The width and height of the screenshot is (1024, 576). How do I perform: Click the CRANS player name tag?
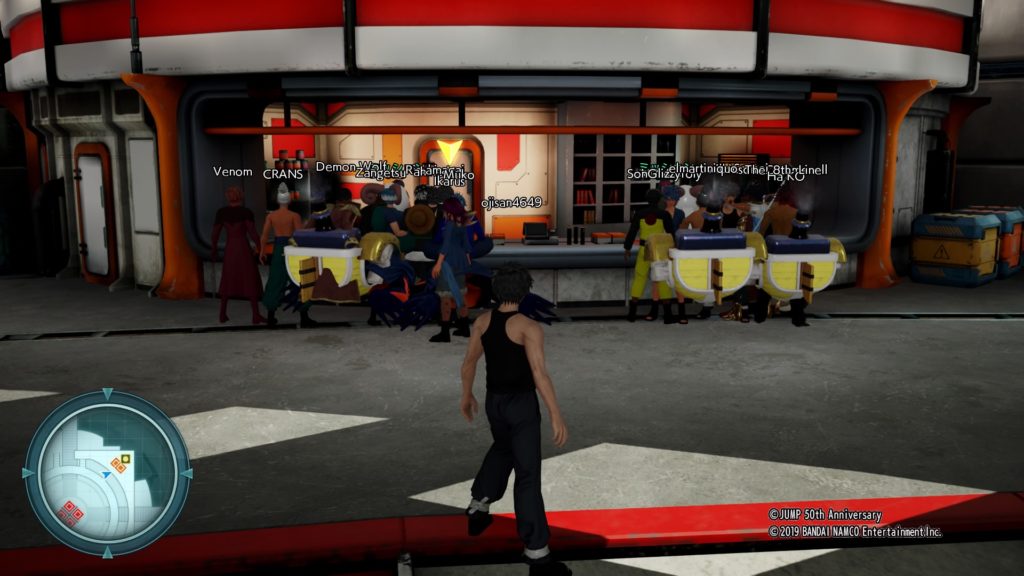pos(282,174)
